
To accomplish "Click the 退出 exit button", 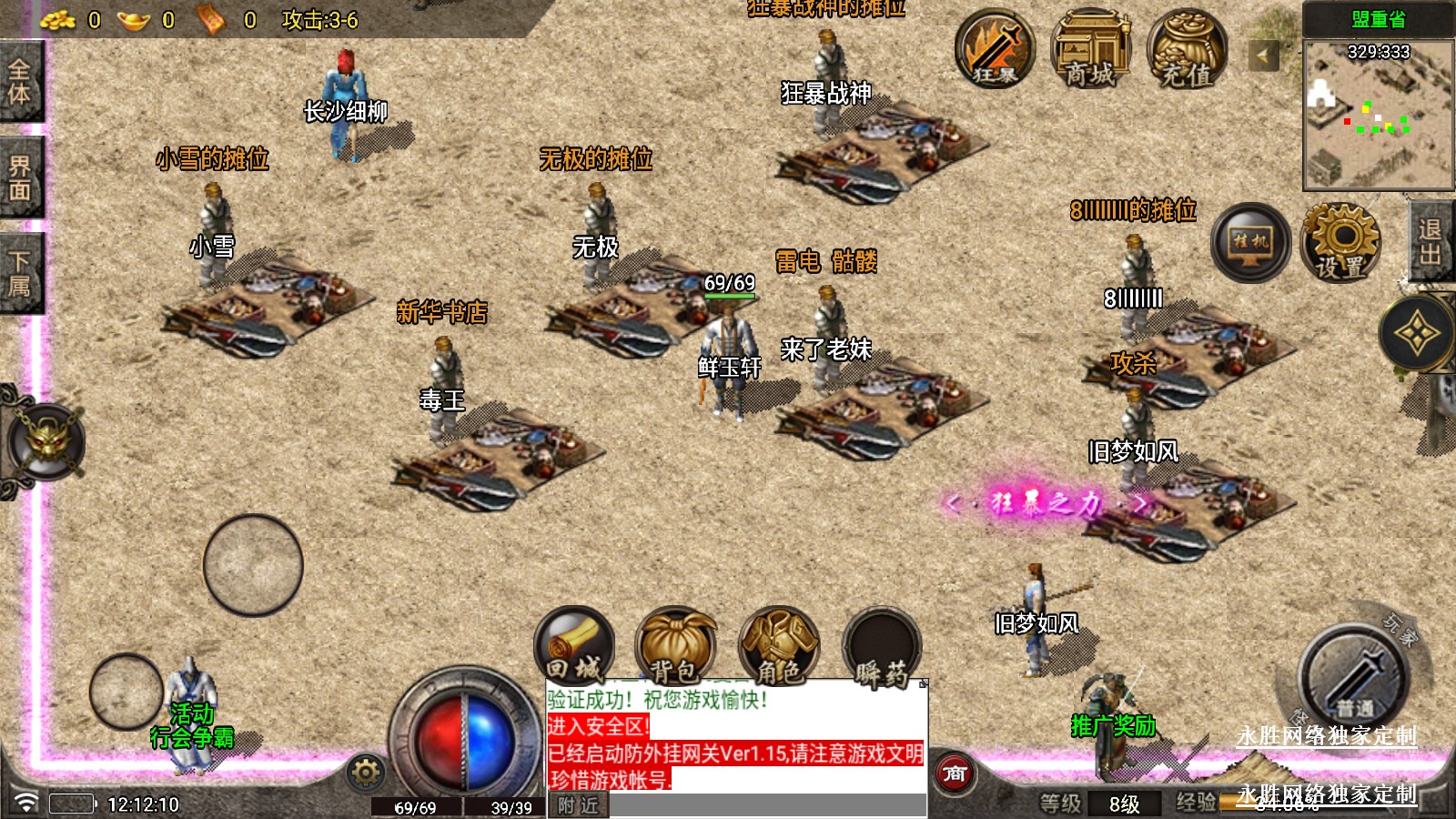I will (1431, 242).
